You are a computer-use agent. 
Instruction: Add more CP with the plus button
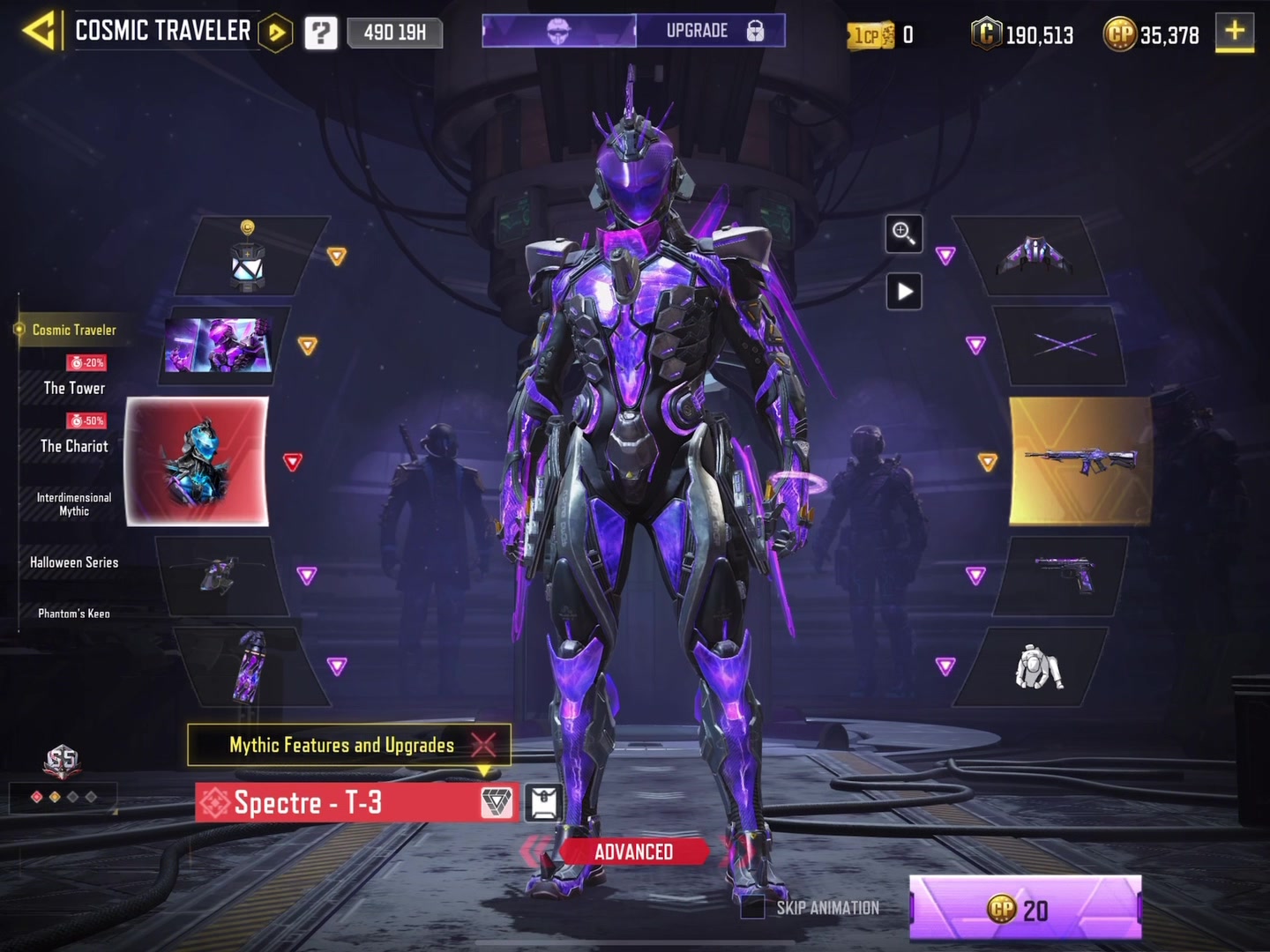tap(1235, 33)
